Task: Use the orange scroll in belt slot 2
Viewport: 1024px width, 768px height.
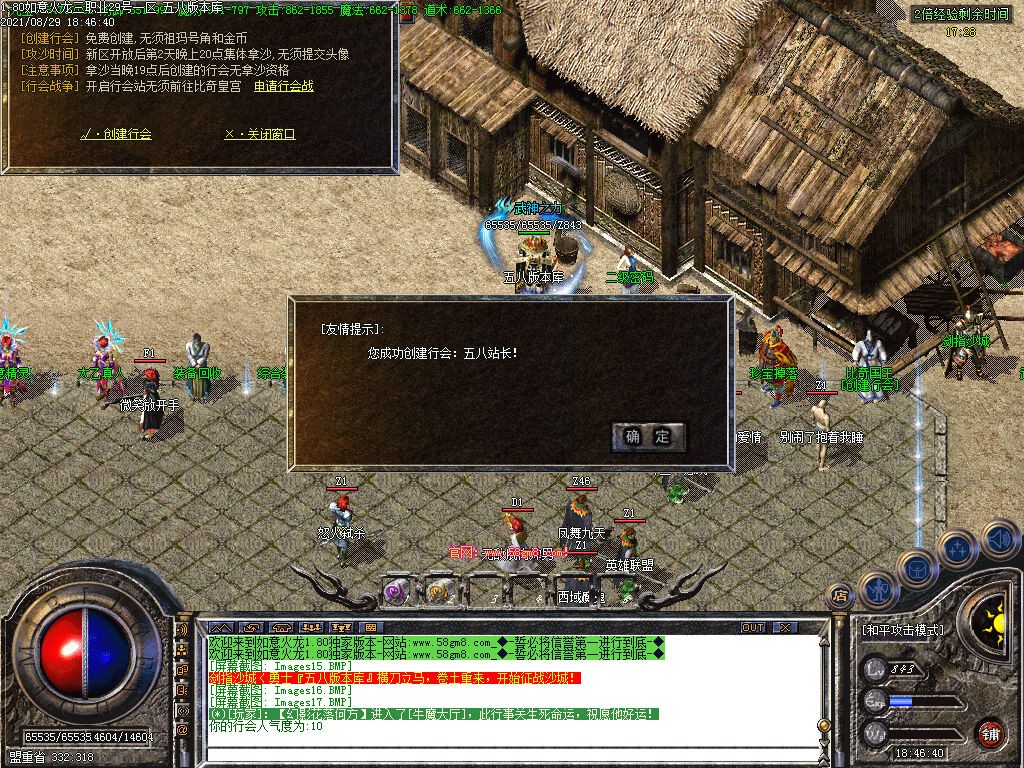Action: click(437, 591)
